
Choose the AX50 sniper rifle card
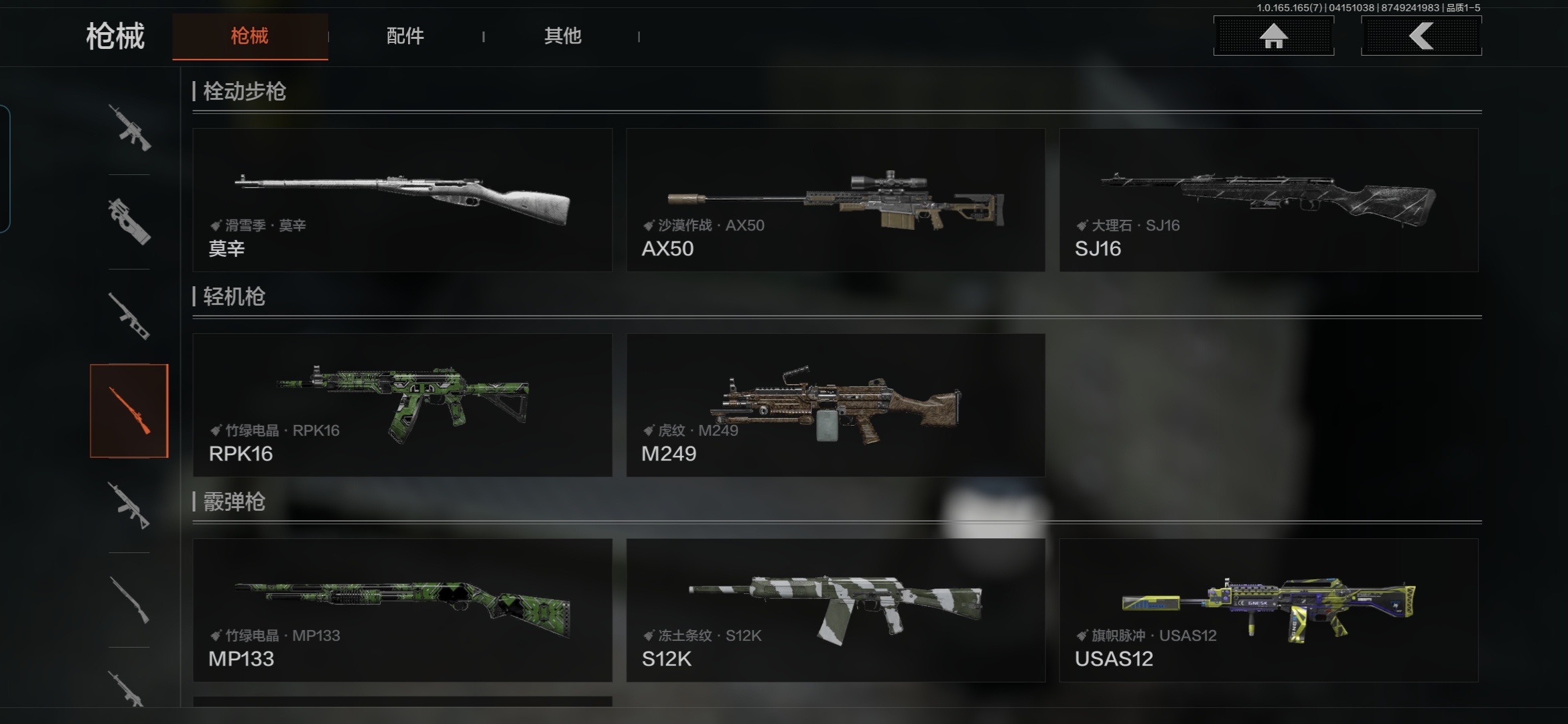point(835,200)
